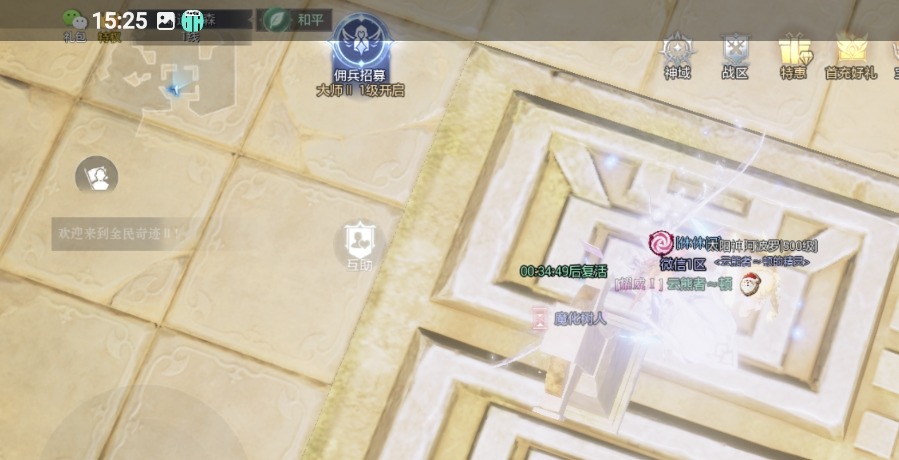
Task: Open the chat box welcome message
Action: coord(118,233)
